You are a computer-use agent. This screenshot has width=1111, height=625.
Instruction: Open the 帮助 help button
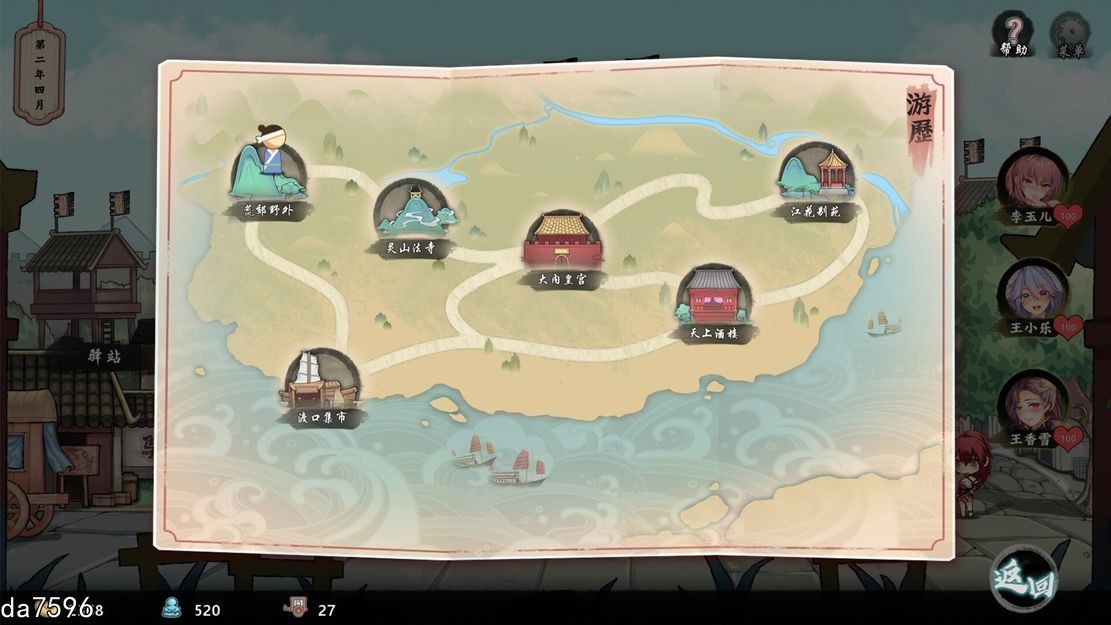click(1013, 33)
